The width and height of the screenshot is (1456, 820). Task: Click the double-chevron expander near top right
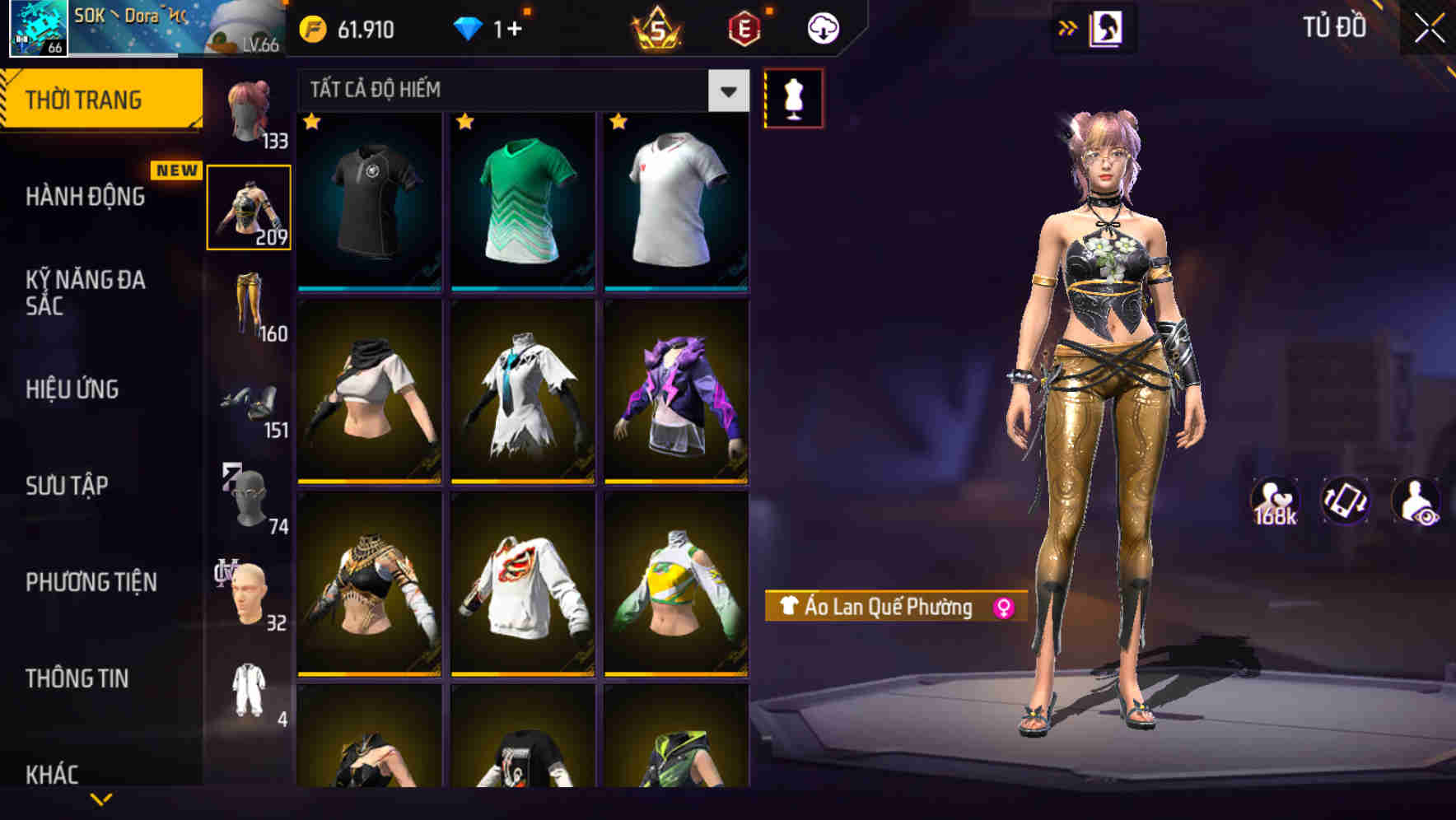[x=1068, y=27]
